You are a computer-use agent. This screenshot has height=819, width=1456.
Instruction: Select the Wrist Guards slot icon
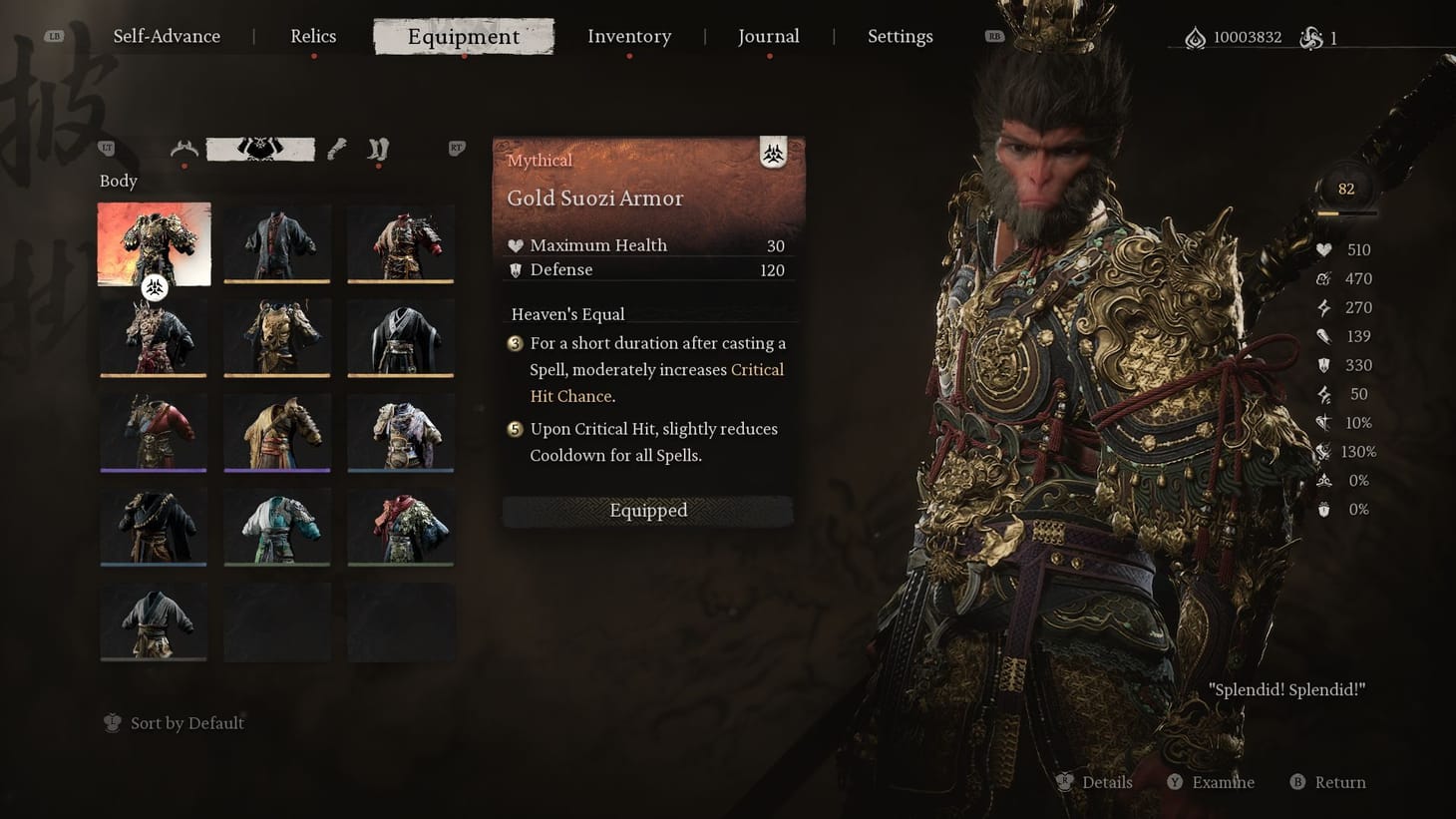click(335, 150)
